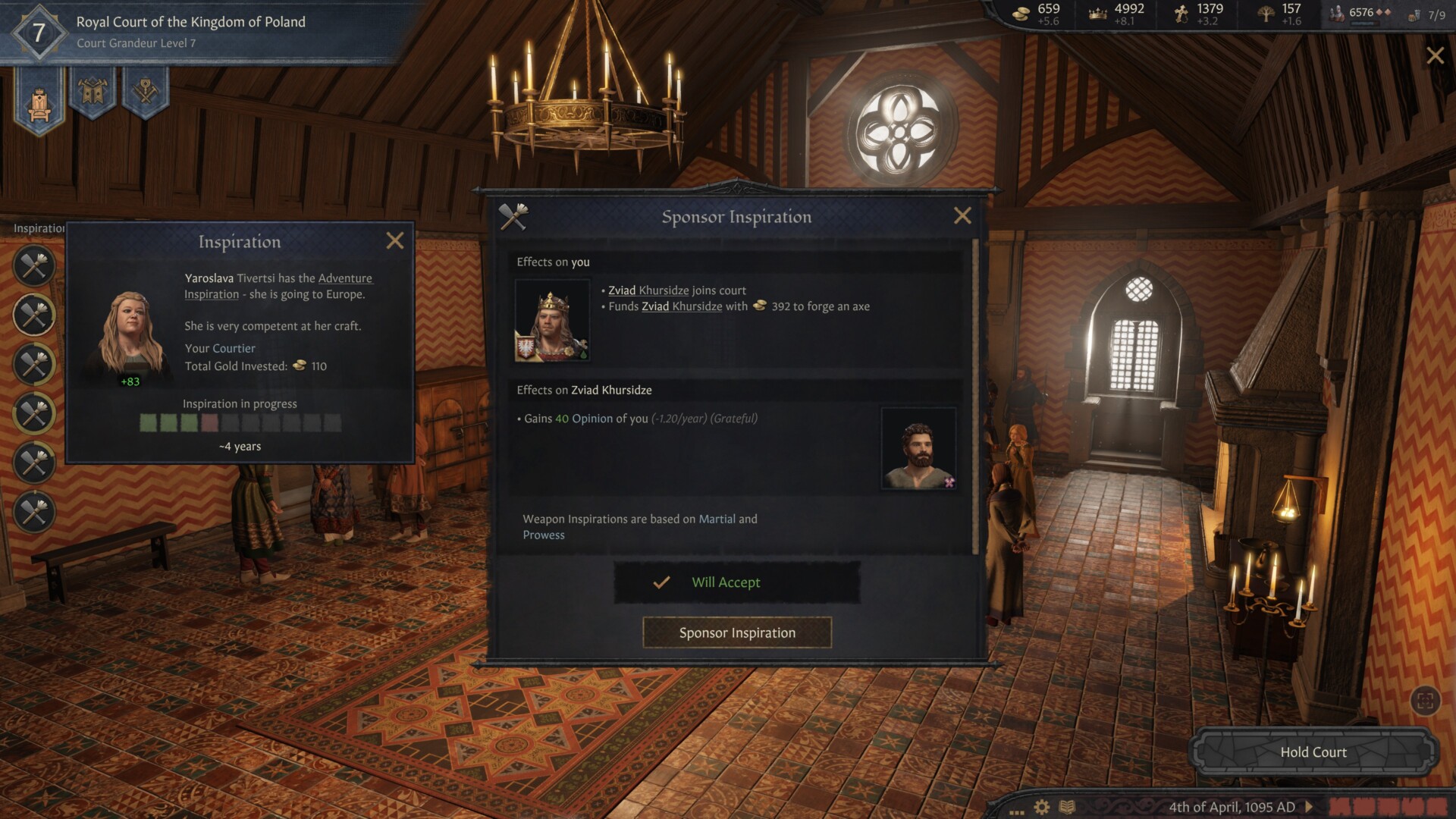
Task: Follow the Zviad Khursidze joins court link
Action: (x=648, y=290)
